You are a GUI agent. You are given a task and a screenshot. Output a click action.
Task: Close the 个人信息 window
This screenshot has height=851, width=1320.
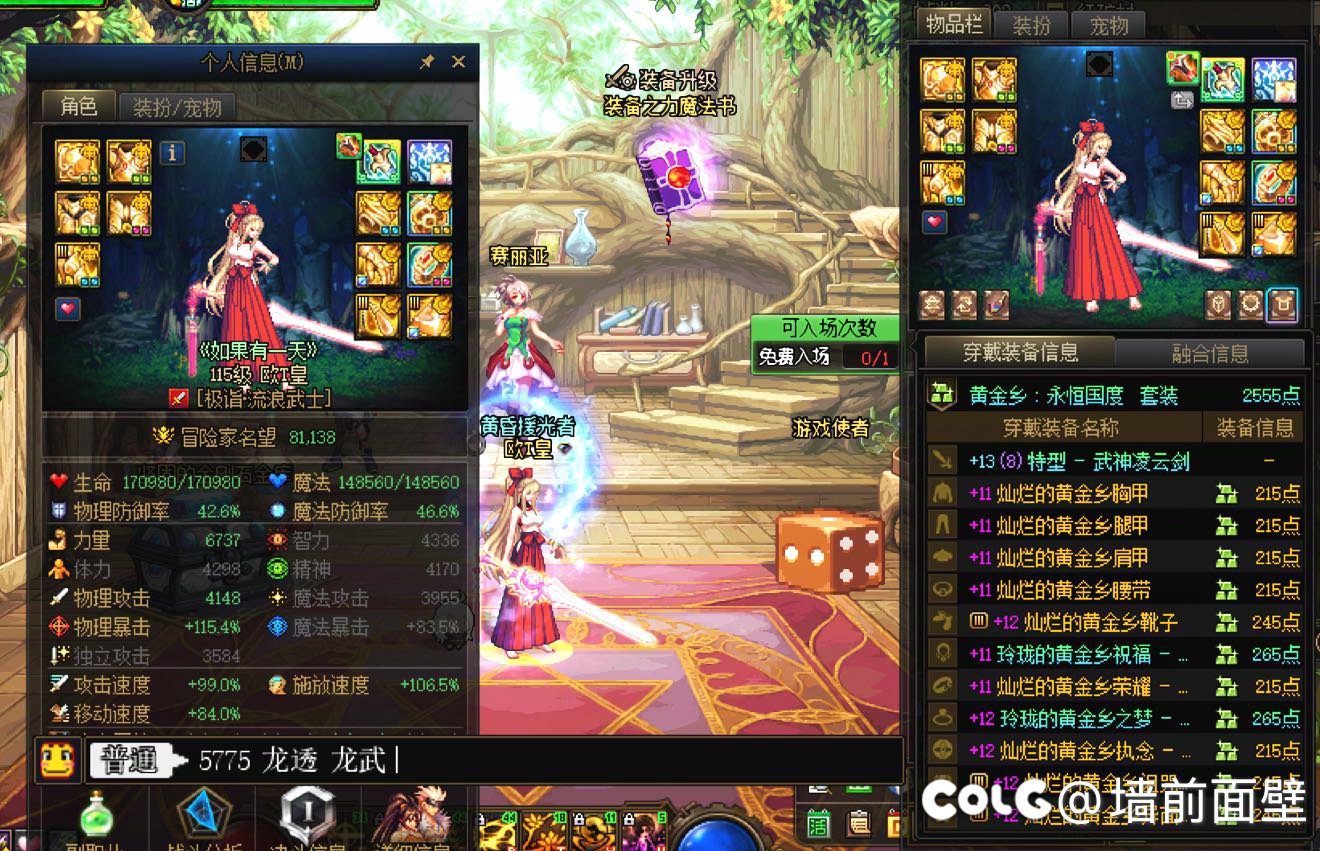click(458, 62)
